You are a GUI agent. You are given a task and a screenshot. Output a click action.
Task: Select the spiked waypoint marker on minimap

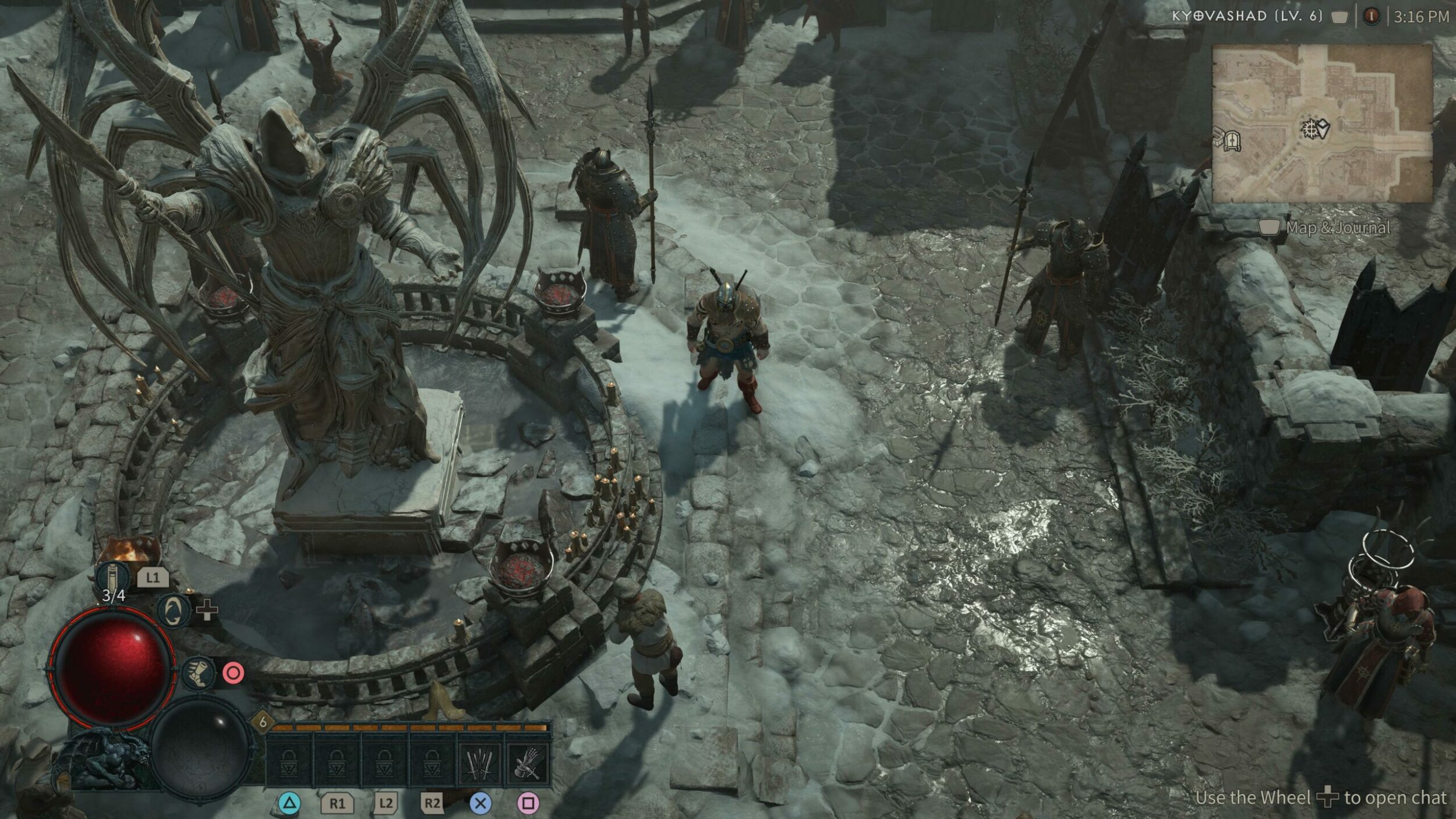point(1310,128)
